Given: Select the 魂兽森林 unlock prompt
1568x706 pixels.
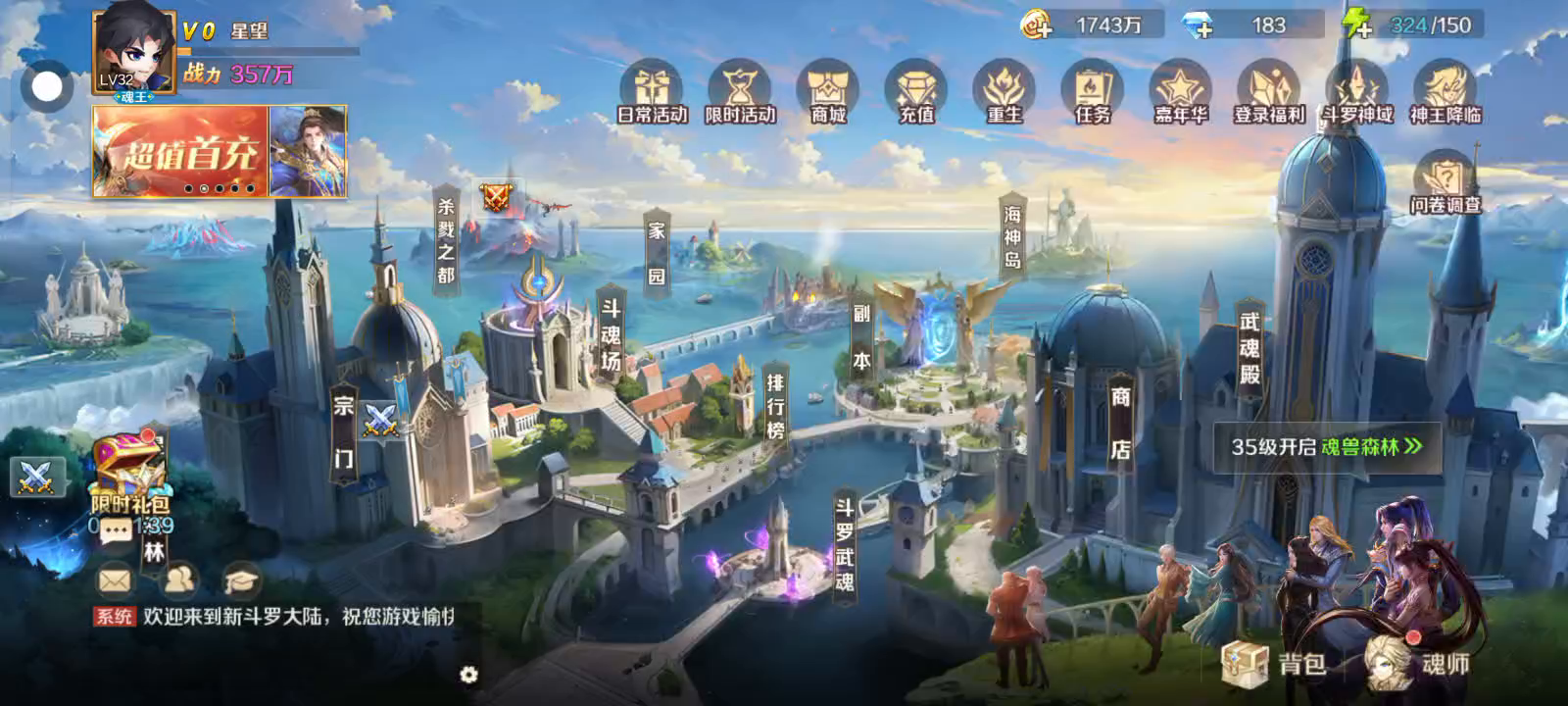Looking at the screenshot, I should click(x=1327, y=447).
